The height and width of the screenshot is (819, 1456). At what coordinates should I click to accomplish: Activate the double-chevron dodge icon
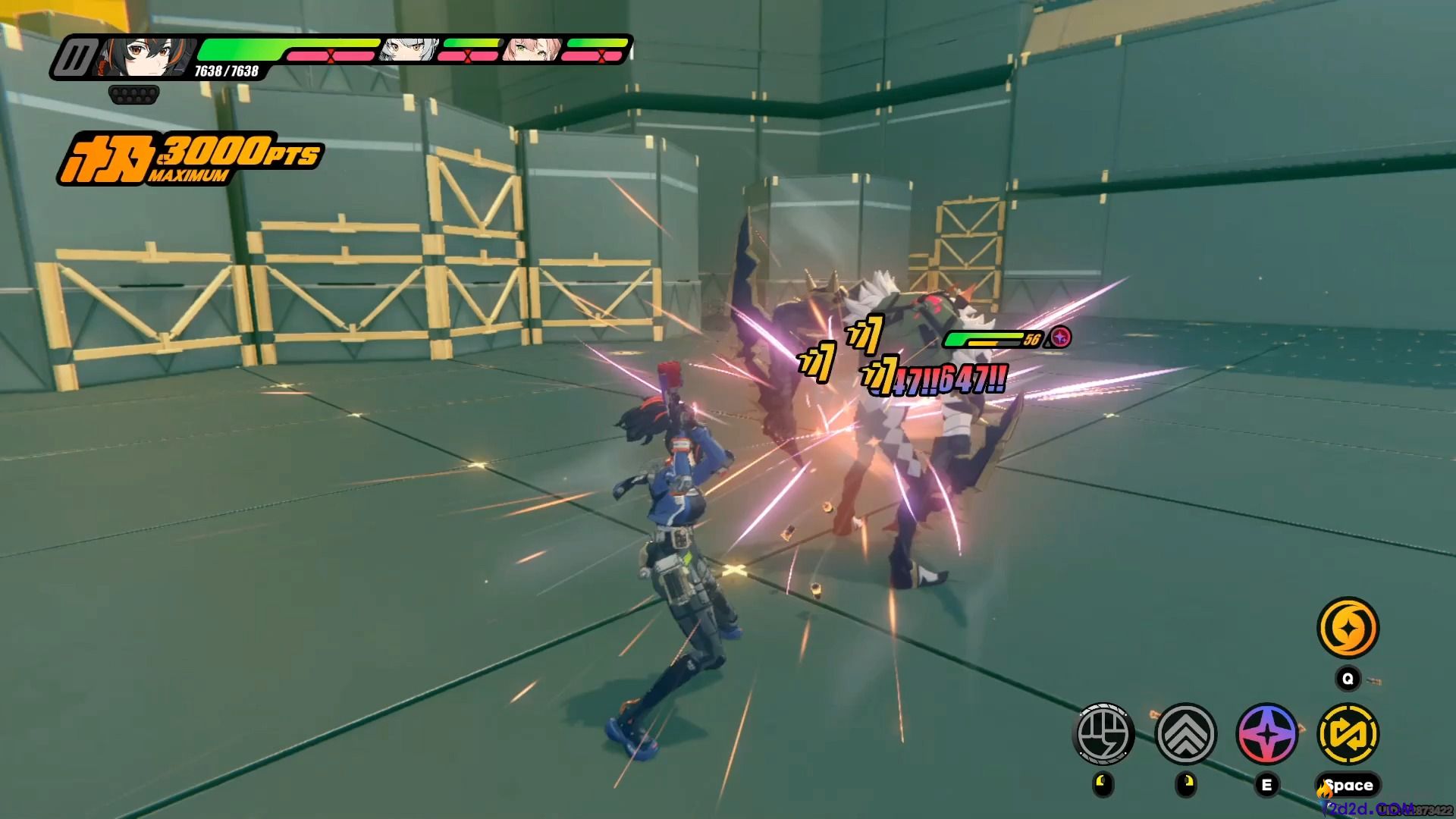1185,733
